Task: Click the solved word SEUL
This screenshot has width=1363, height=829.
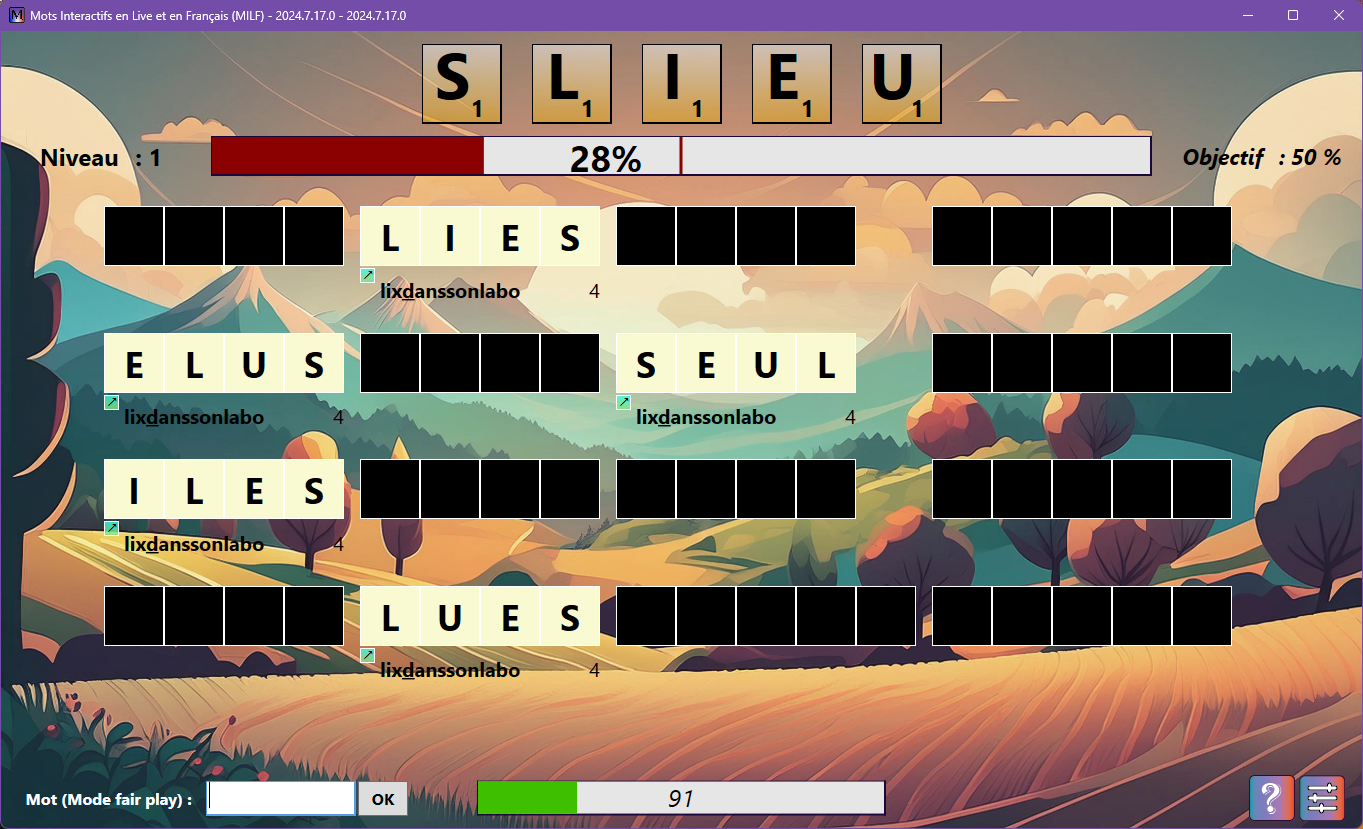Action: pyautogui.click(x=736, y=364)
